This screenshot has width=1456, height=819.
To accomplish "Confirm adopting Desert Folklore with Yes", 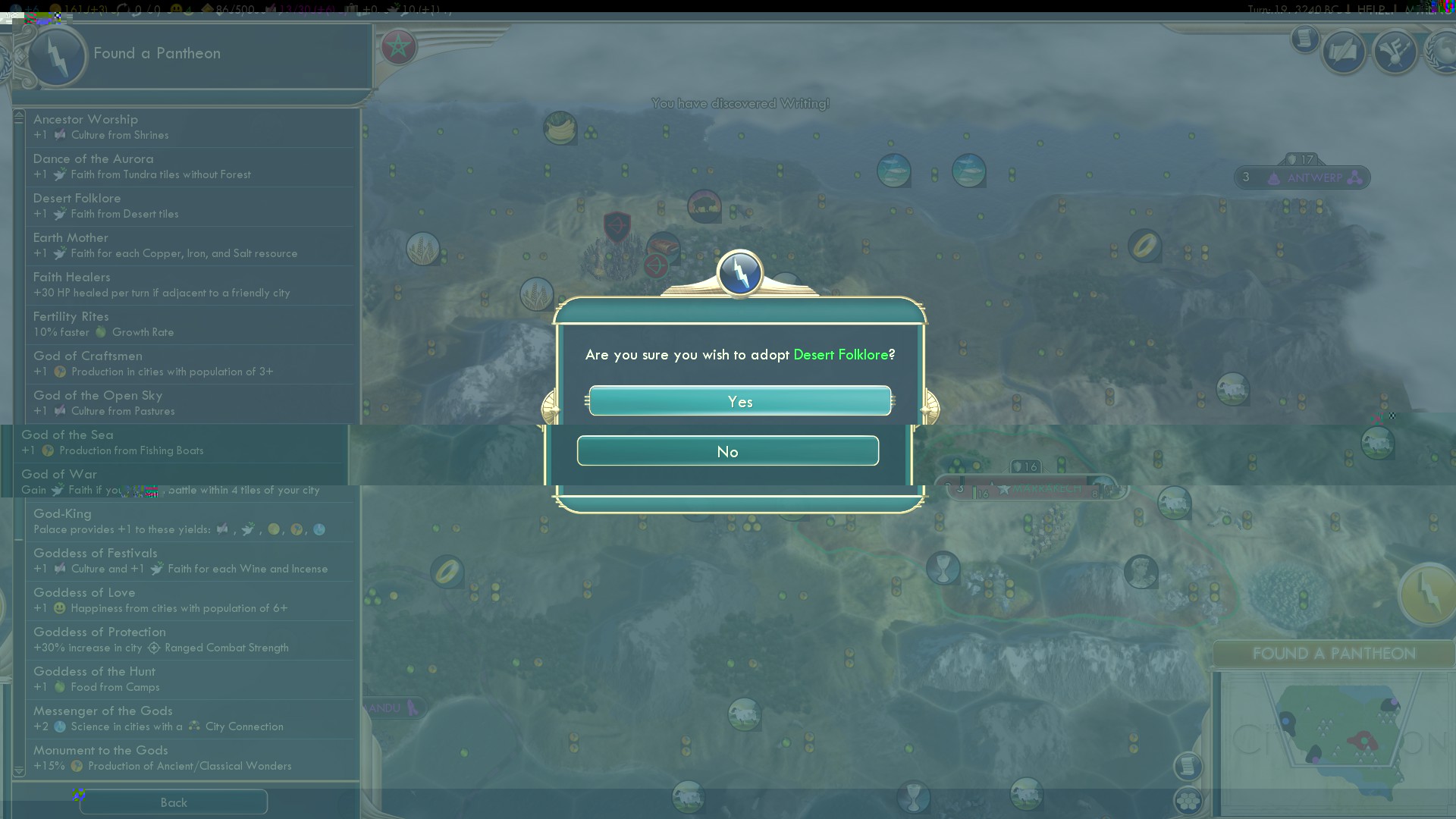I will point(739,401).
